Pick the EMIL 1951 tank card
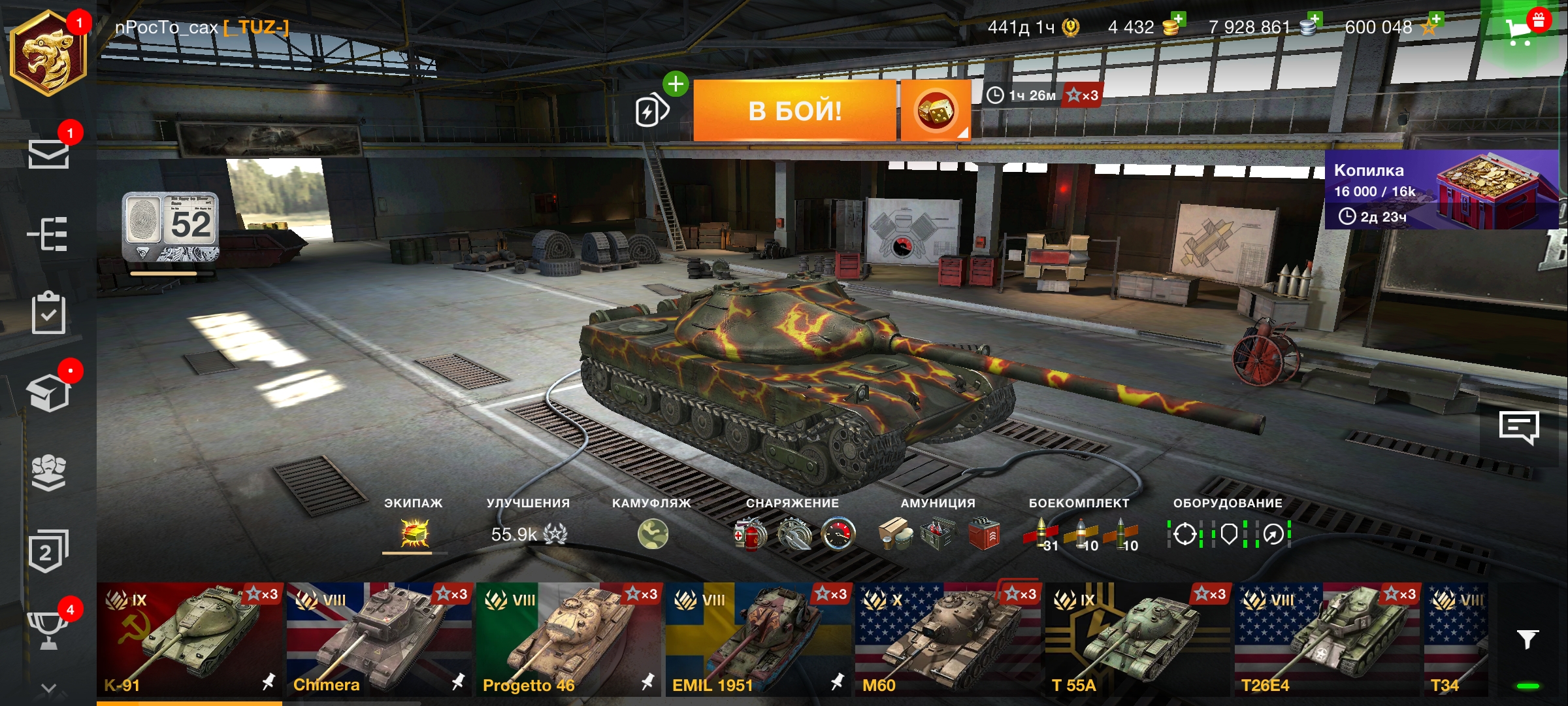Screen dimensions: 1568x706 point(758,639)
